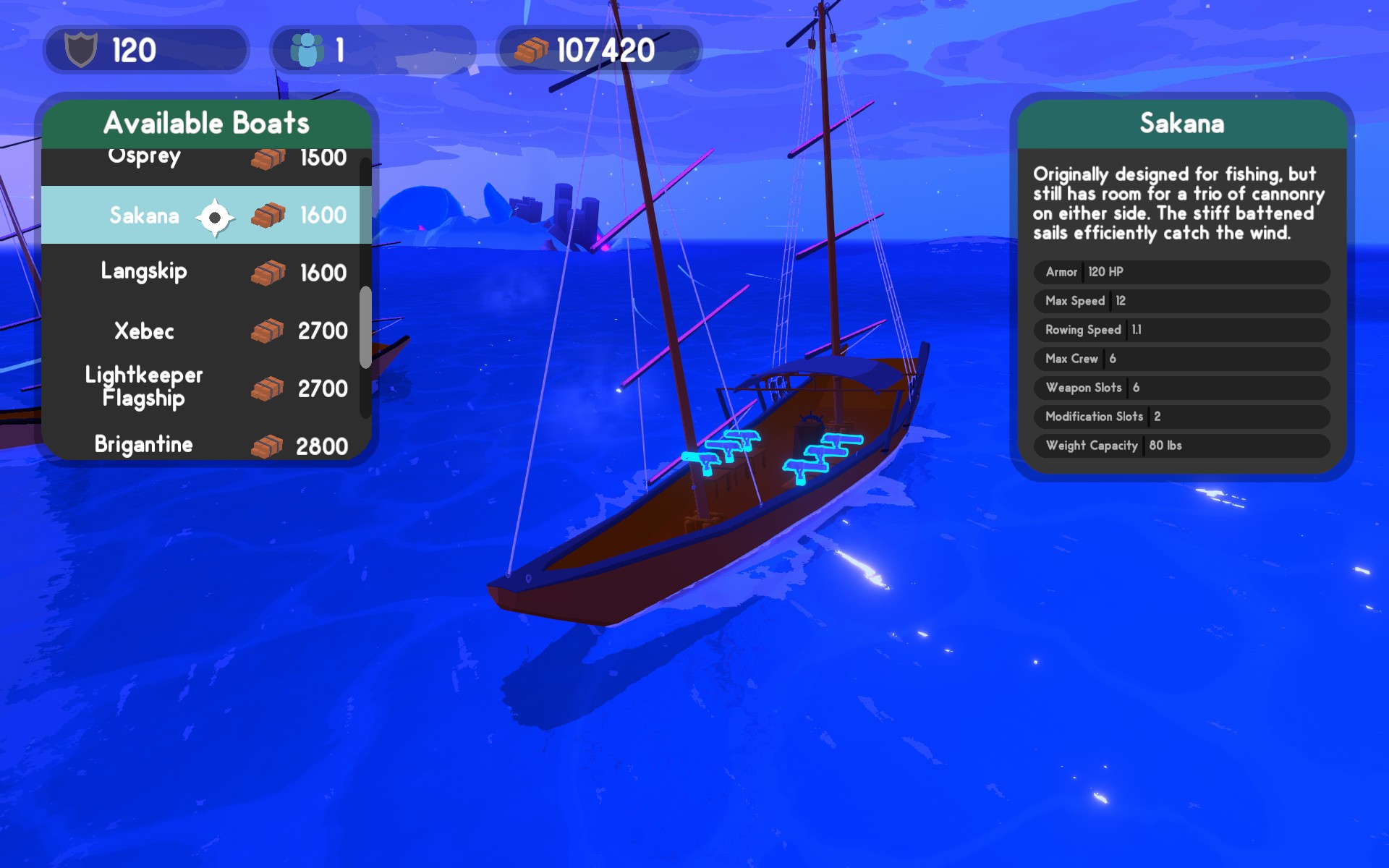Choose the Sakana boat row
The image size is (1389, 868).
point(203,215)
